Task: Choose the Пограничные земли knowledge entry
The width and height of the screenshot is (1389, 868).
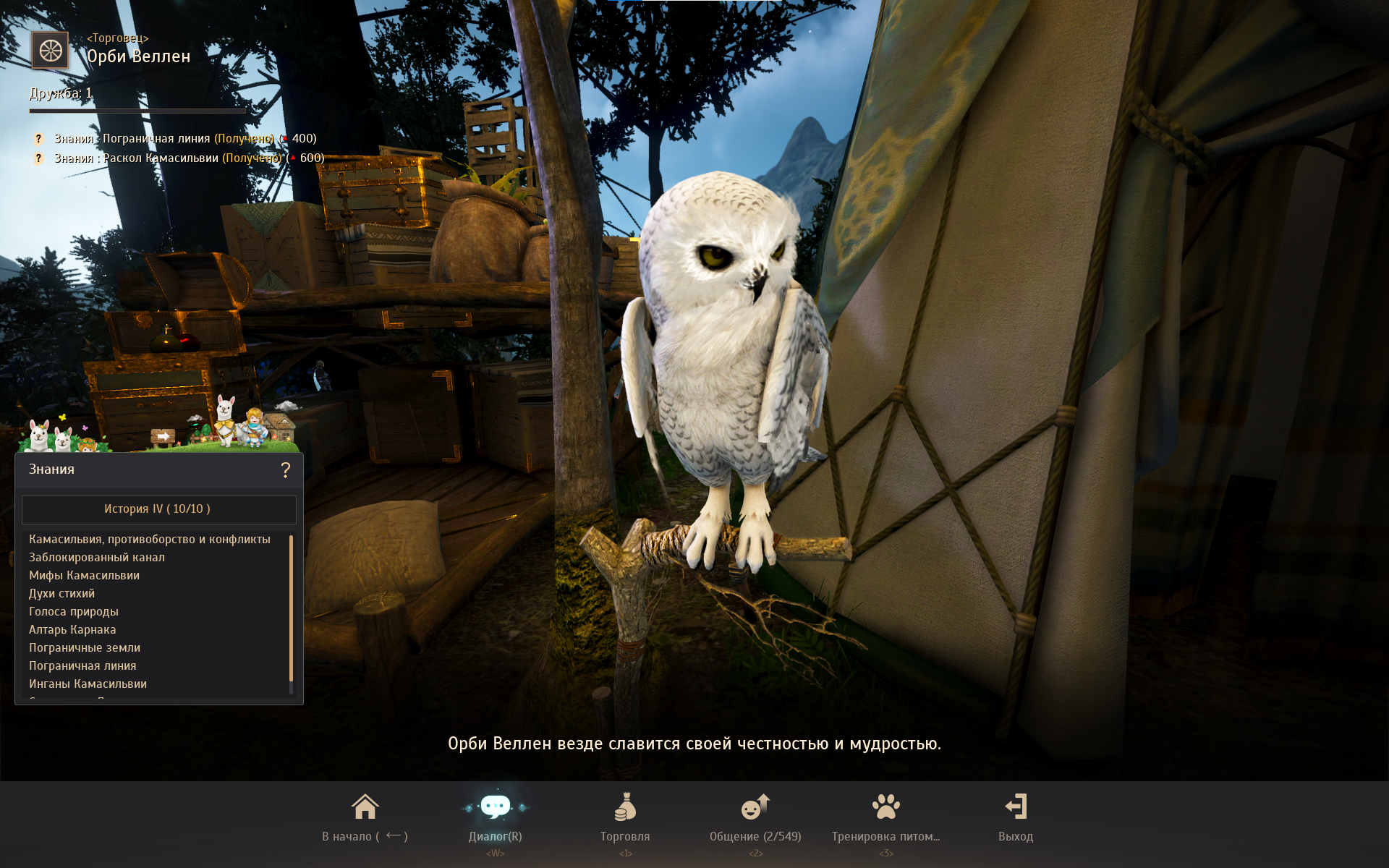Action: click(x=85, y=648)
